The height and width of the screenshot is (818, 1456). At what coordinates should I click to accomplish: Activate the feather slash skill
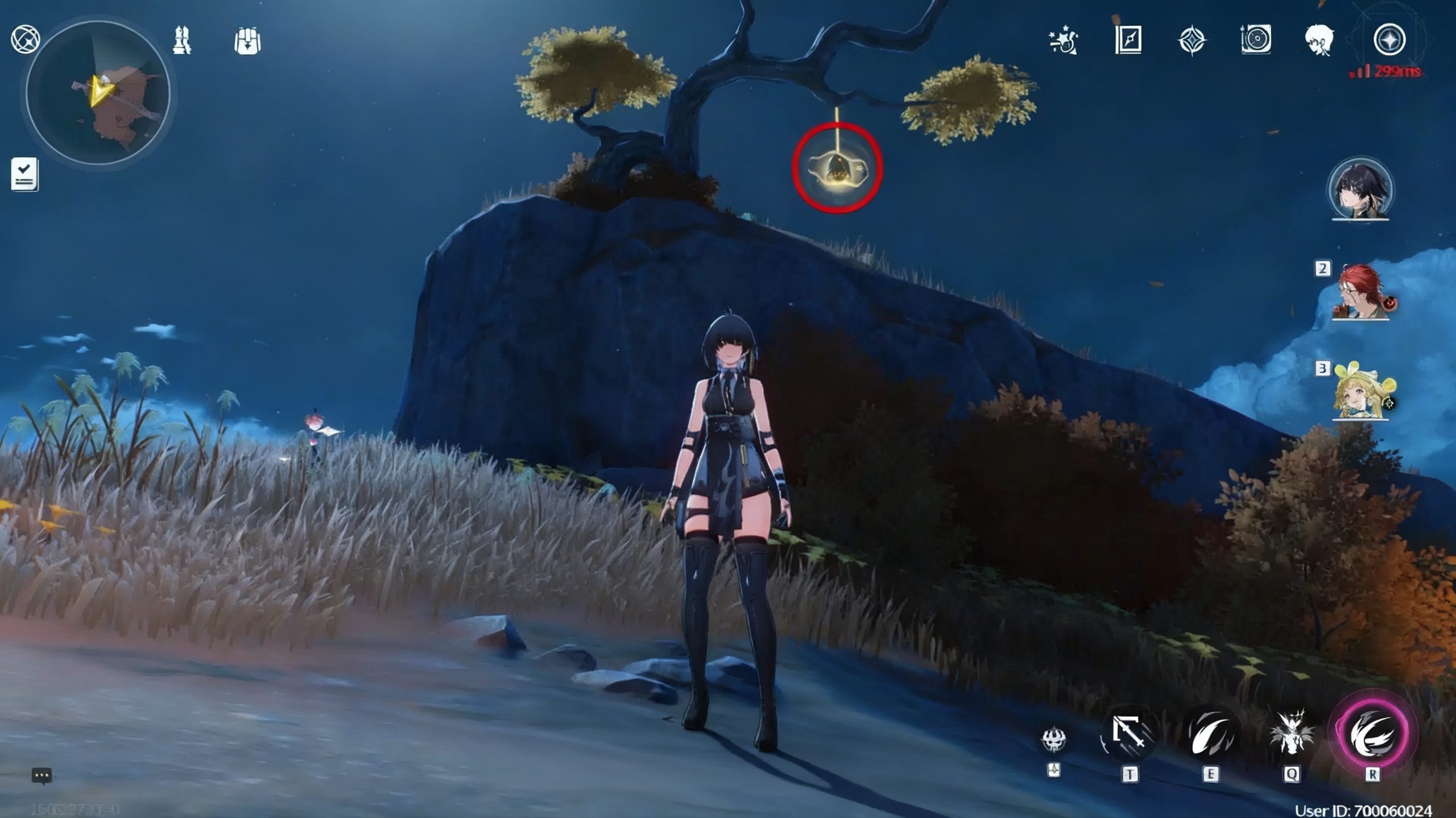[1210, 734]
